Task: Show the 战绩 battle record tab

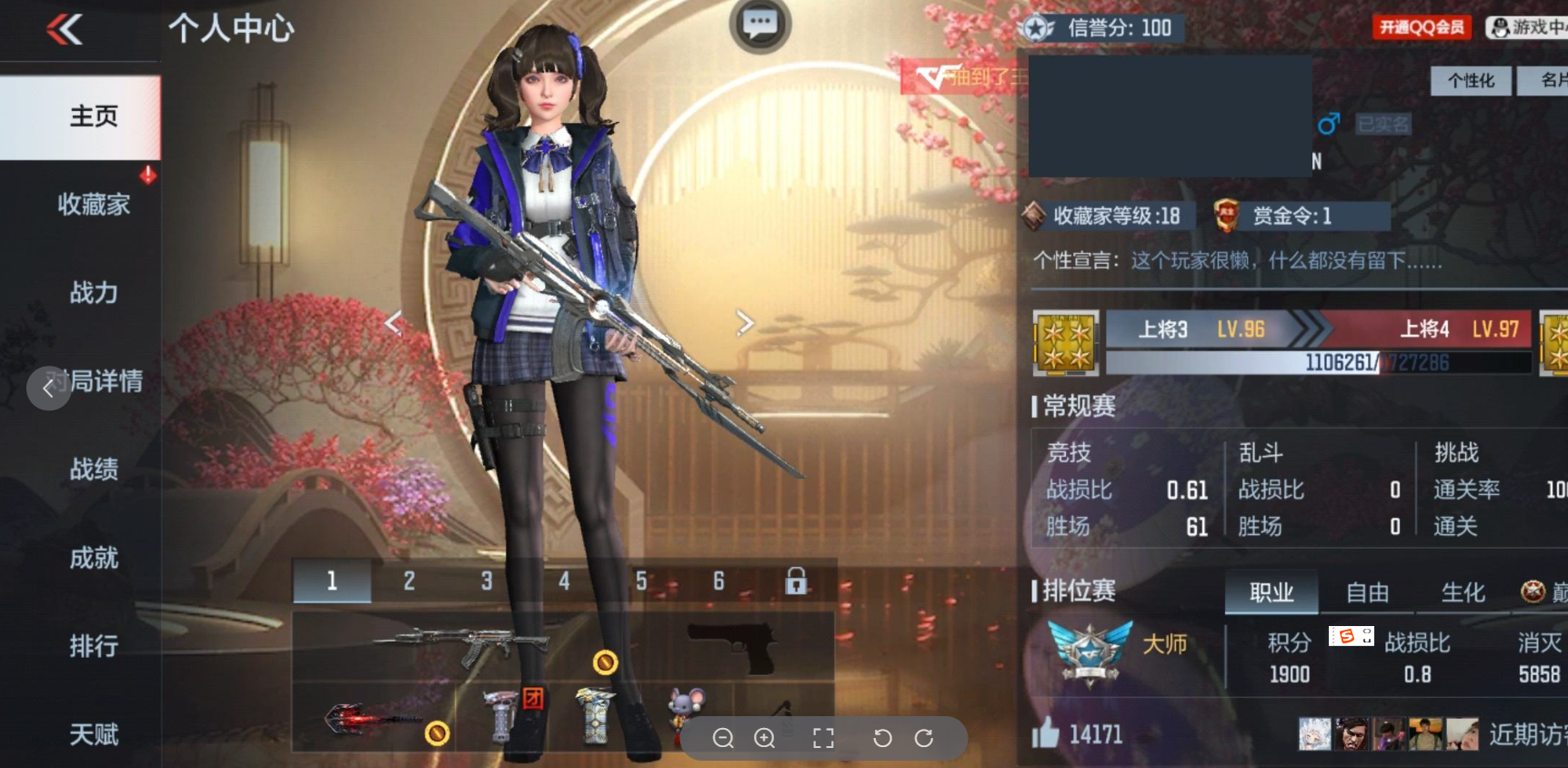Action: click(94, 469)
